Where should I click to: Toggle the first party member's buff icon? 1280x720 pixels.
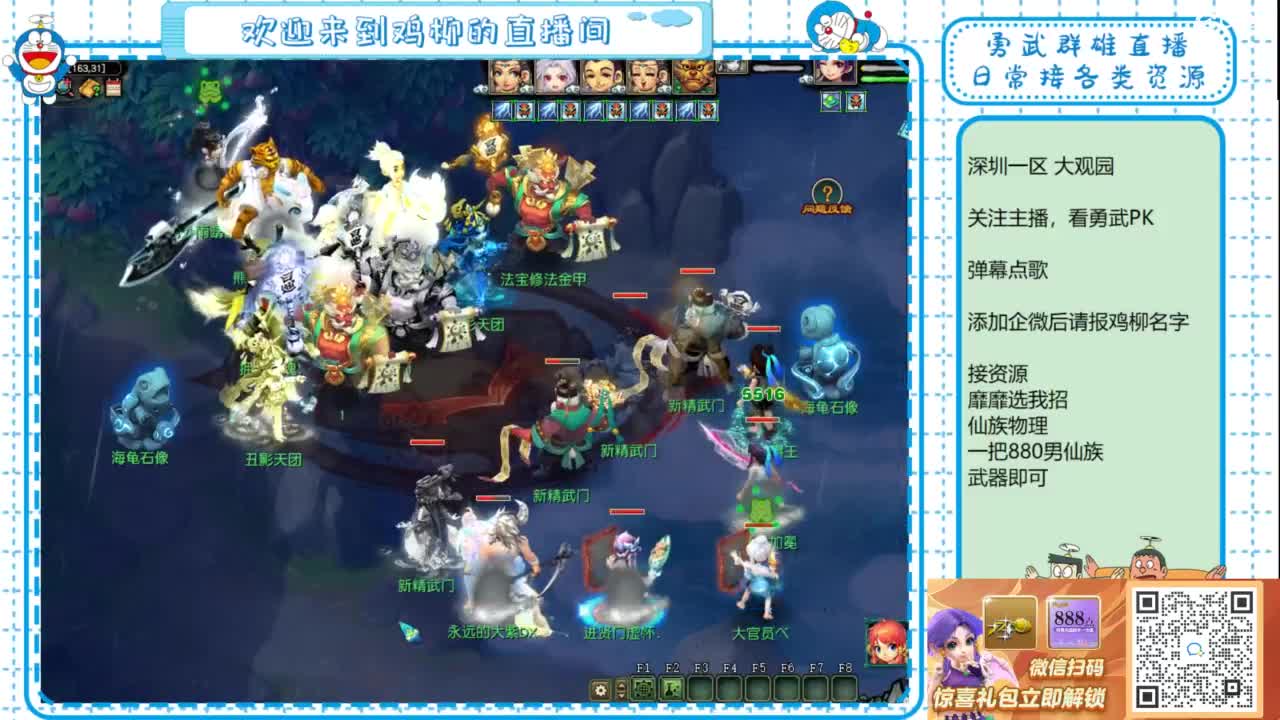pos(500,107)
